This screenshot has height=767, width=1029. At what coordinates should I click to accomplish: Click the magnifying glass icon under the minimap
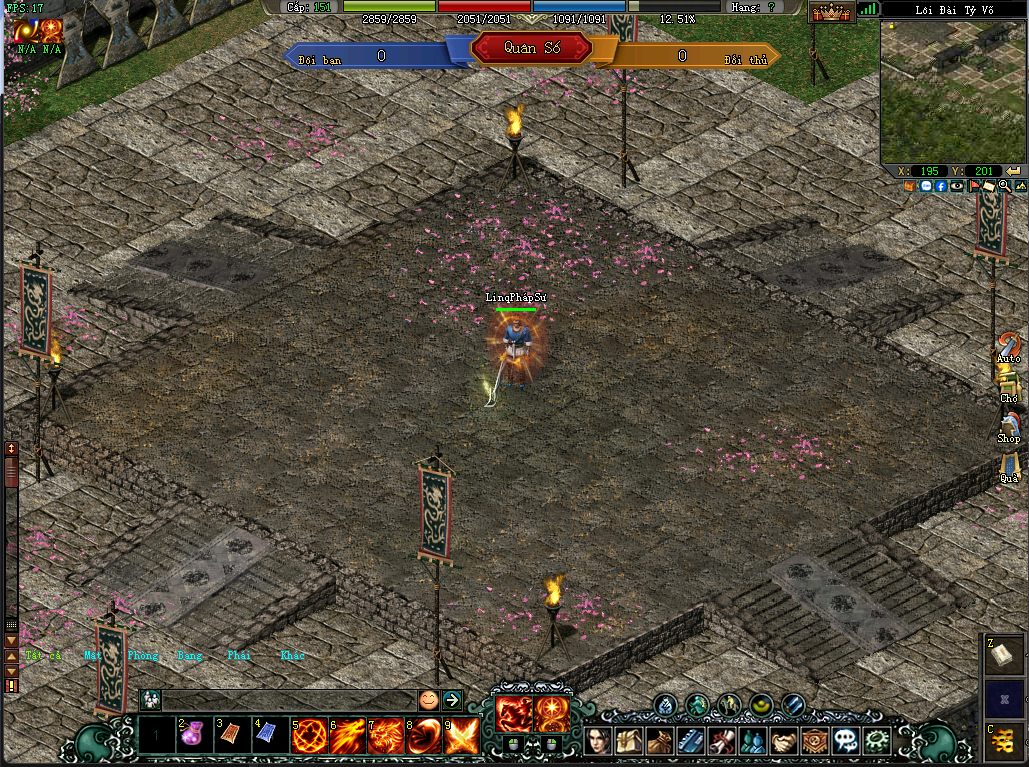click(1003, 186)
